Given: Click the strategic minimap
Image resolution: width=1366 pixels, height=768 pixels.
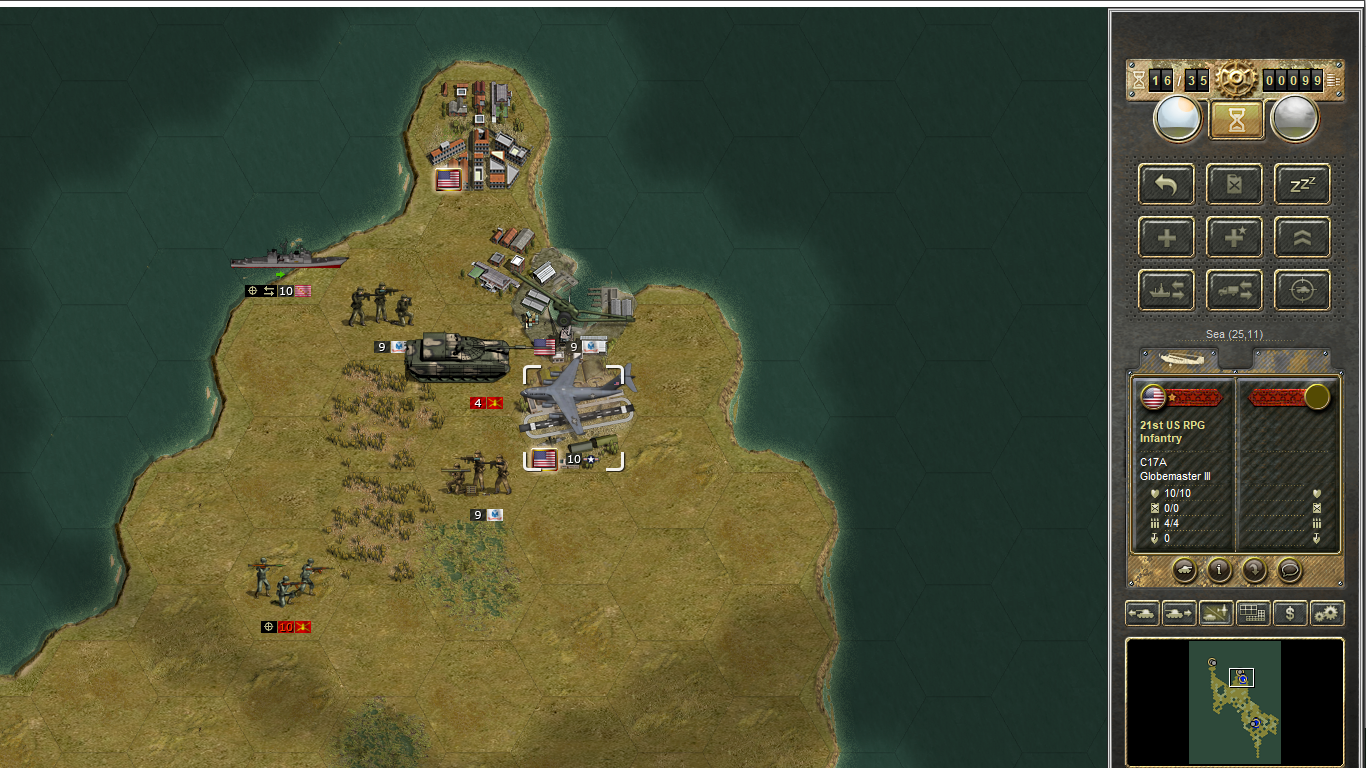Looking at the screenshot, I should (1235, 702).
